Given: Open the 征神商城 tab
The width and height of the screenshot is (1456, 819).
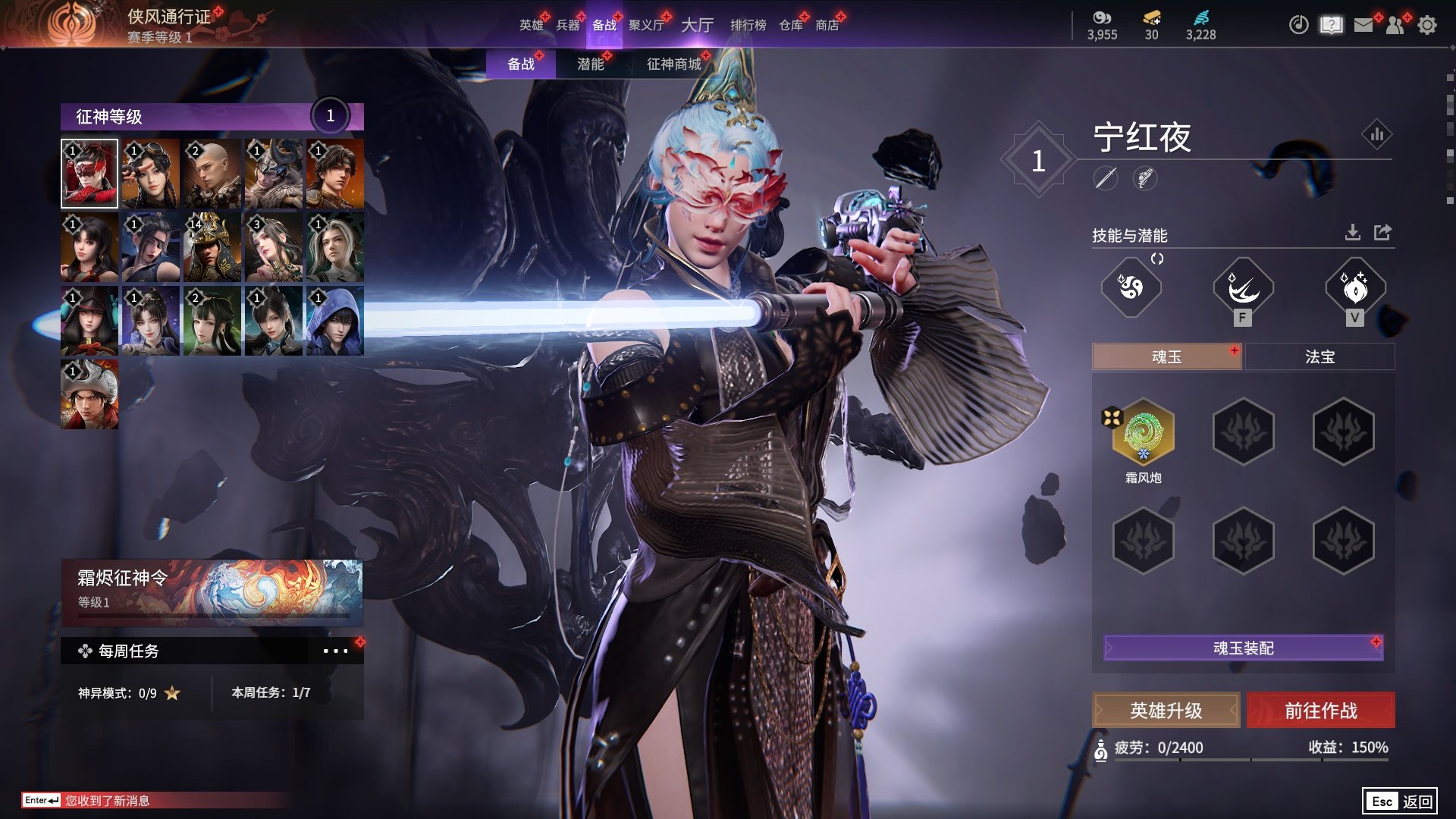Looking at the screenshot, I should click(673, 64).
